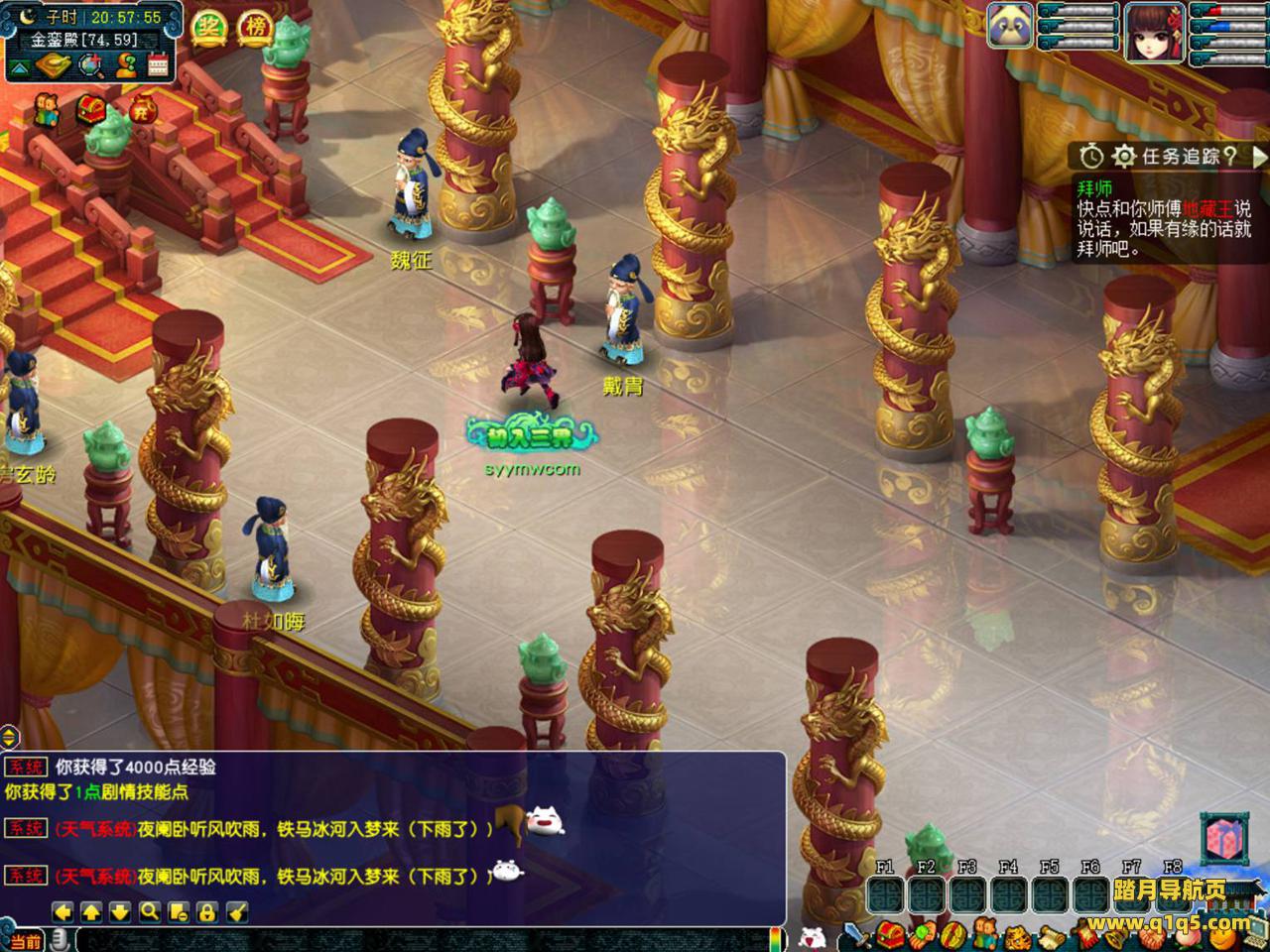This screenshot has height=952, width=1270.
Task: Open the quest tracker settings gear
Action: [x=1123, y=157]
